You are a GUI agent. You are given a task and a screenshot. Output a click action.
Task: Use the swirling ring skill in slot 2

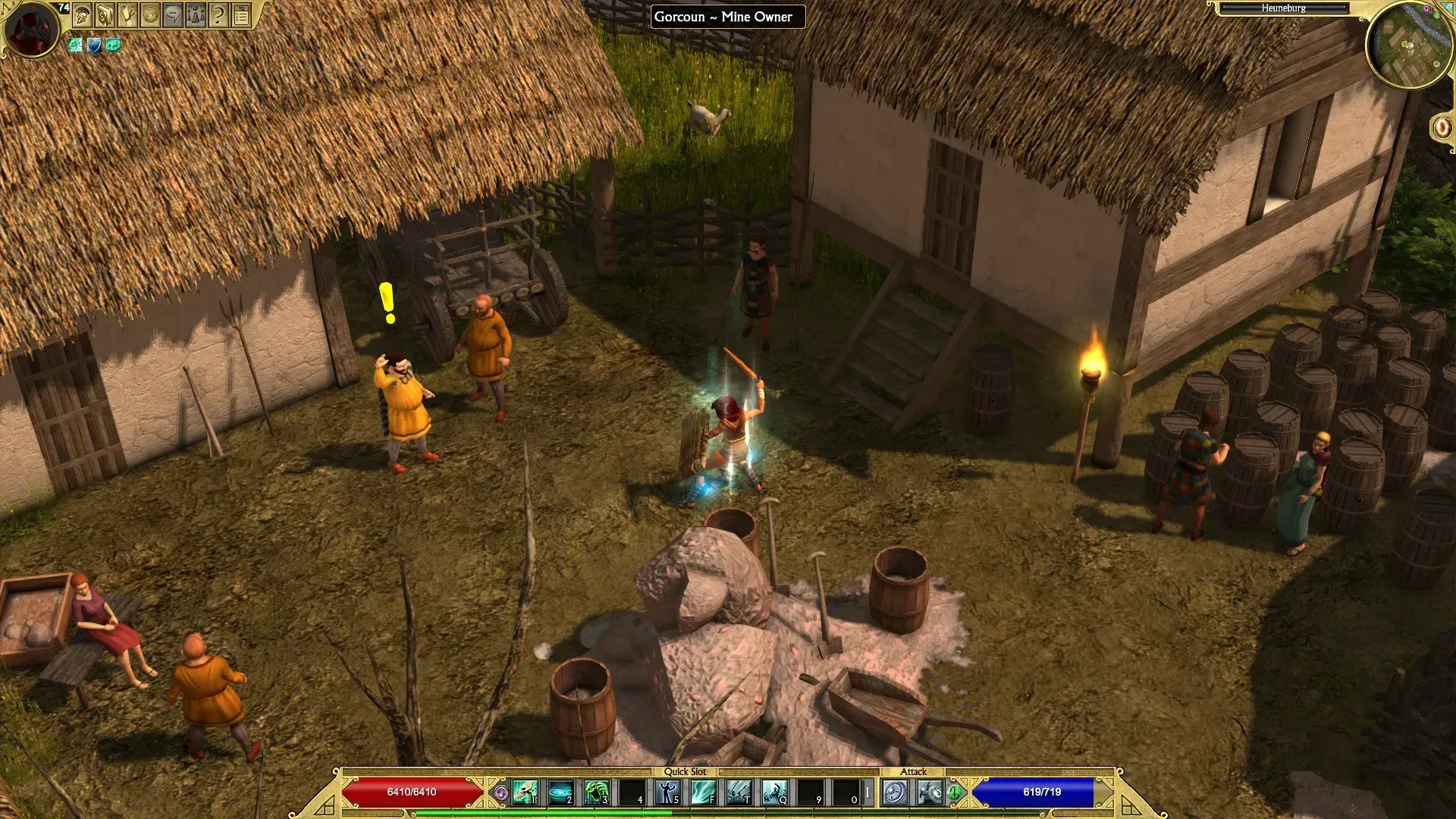560,792
